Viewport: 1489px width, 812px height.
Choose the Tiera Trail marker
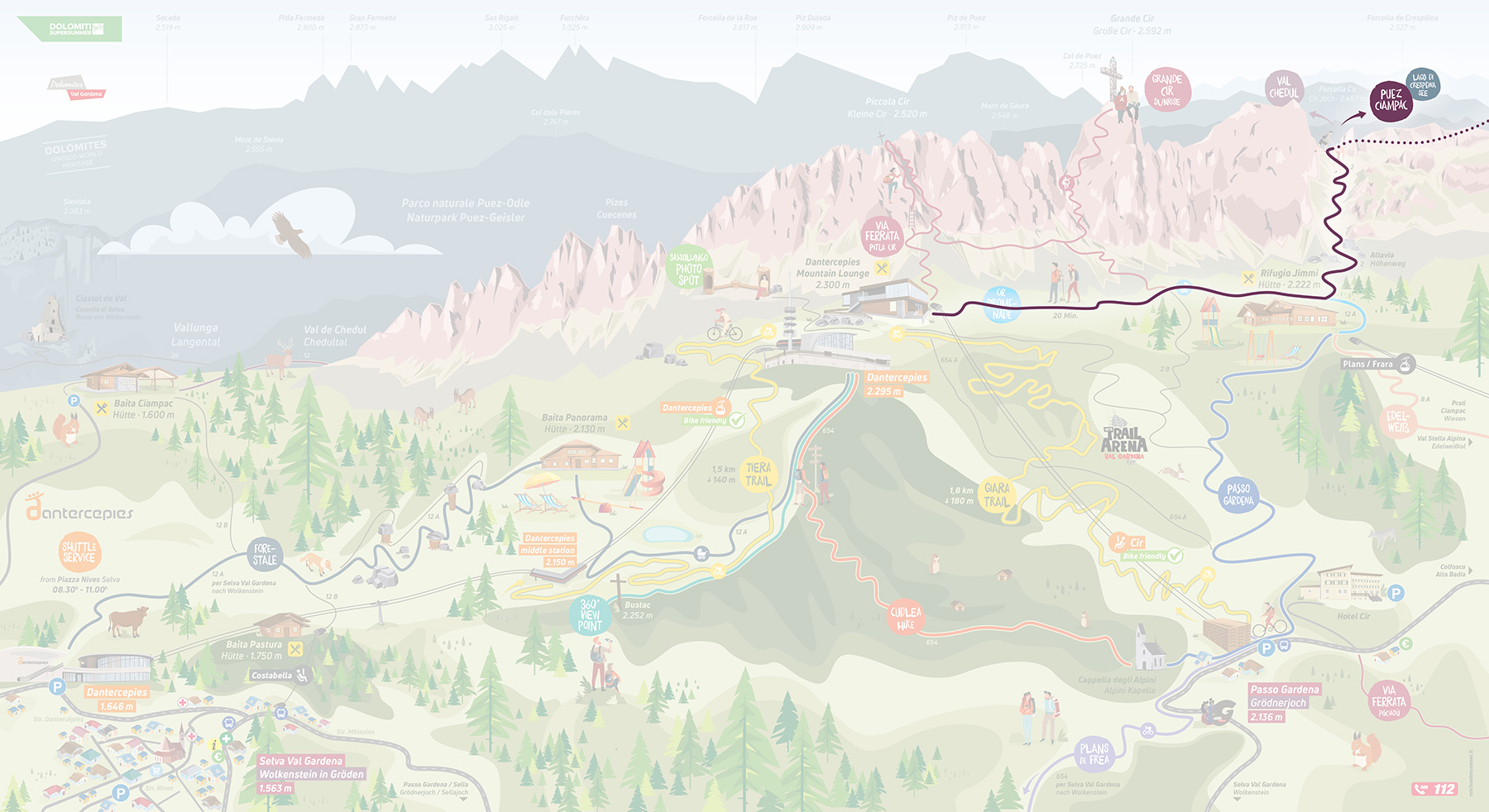758,474
